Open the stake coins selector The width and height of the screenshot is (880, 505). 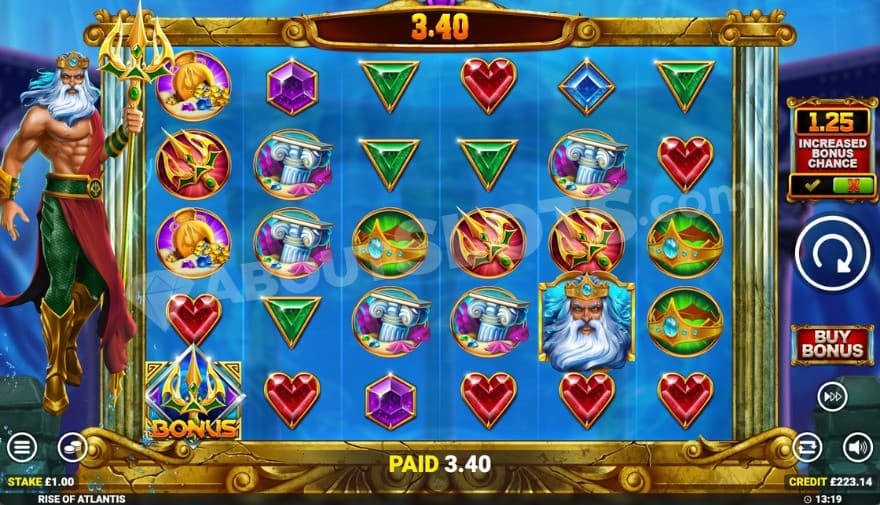(71, 446)
